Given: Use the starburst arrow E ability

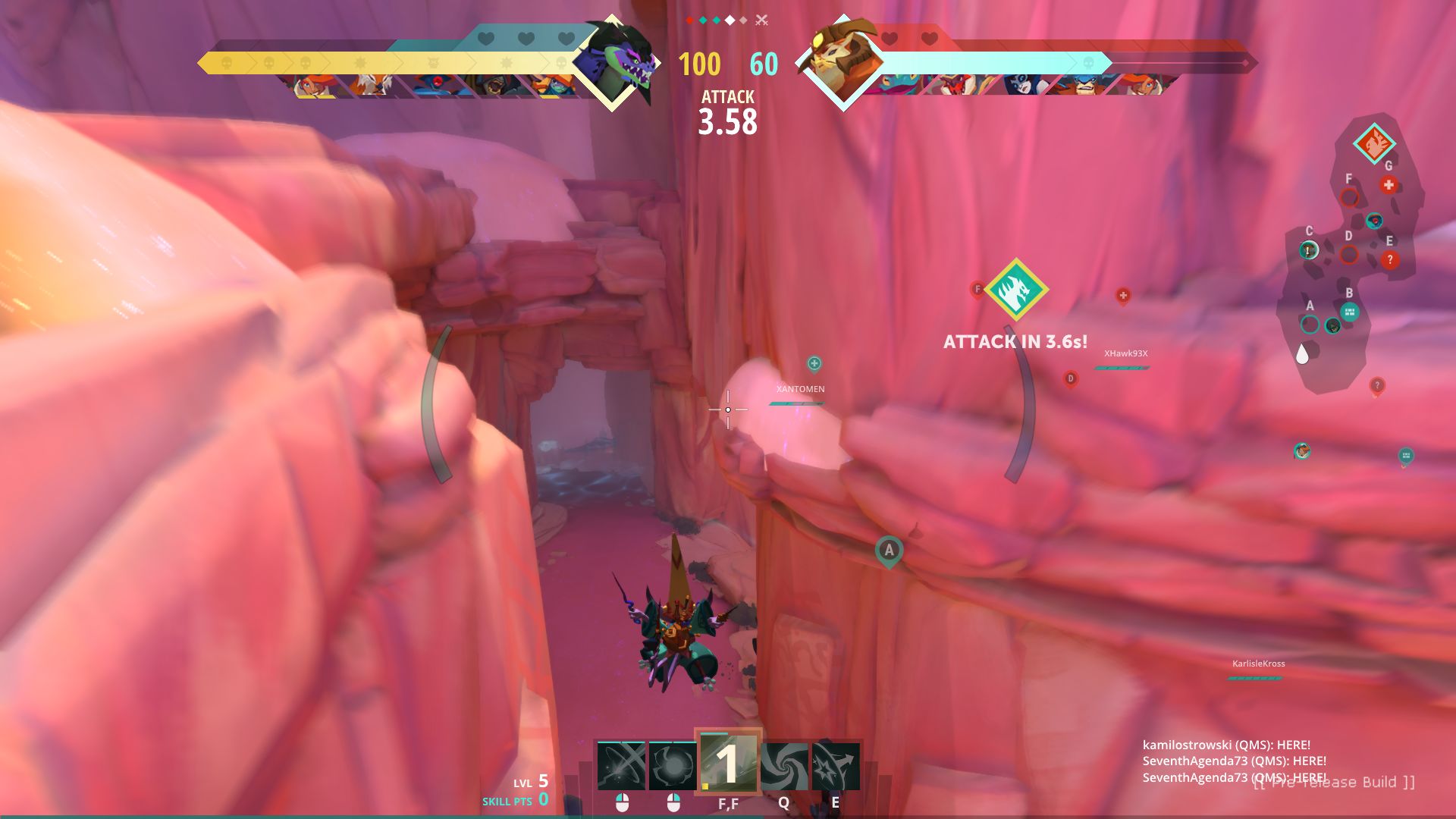Looking at the screenshot, I should tap(836, 766).
